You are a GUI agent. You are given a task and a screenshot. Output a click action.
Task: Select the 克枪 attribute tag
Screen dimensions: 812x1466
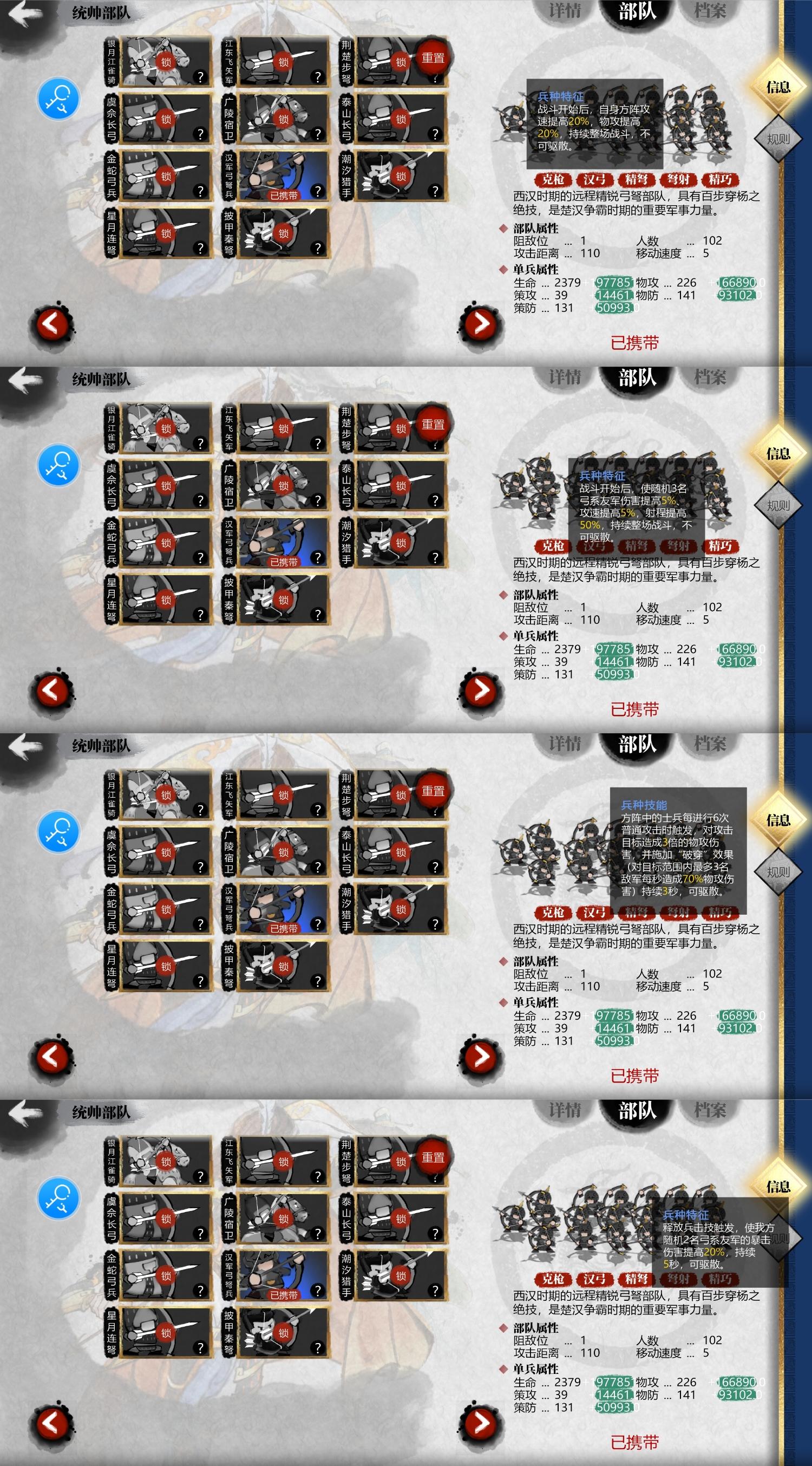[x=554, y=180]
